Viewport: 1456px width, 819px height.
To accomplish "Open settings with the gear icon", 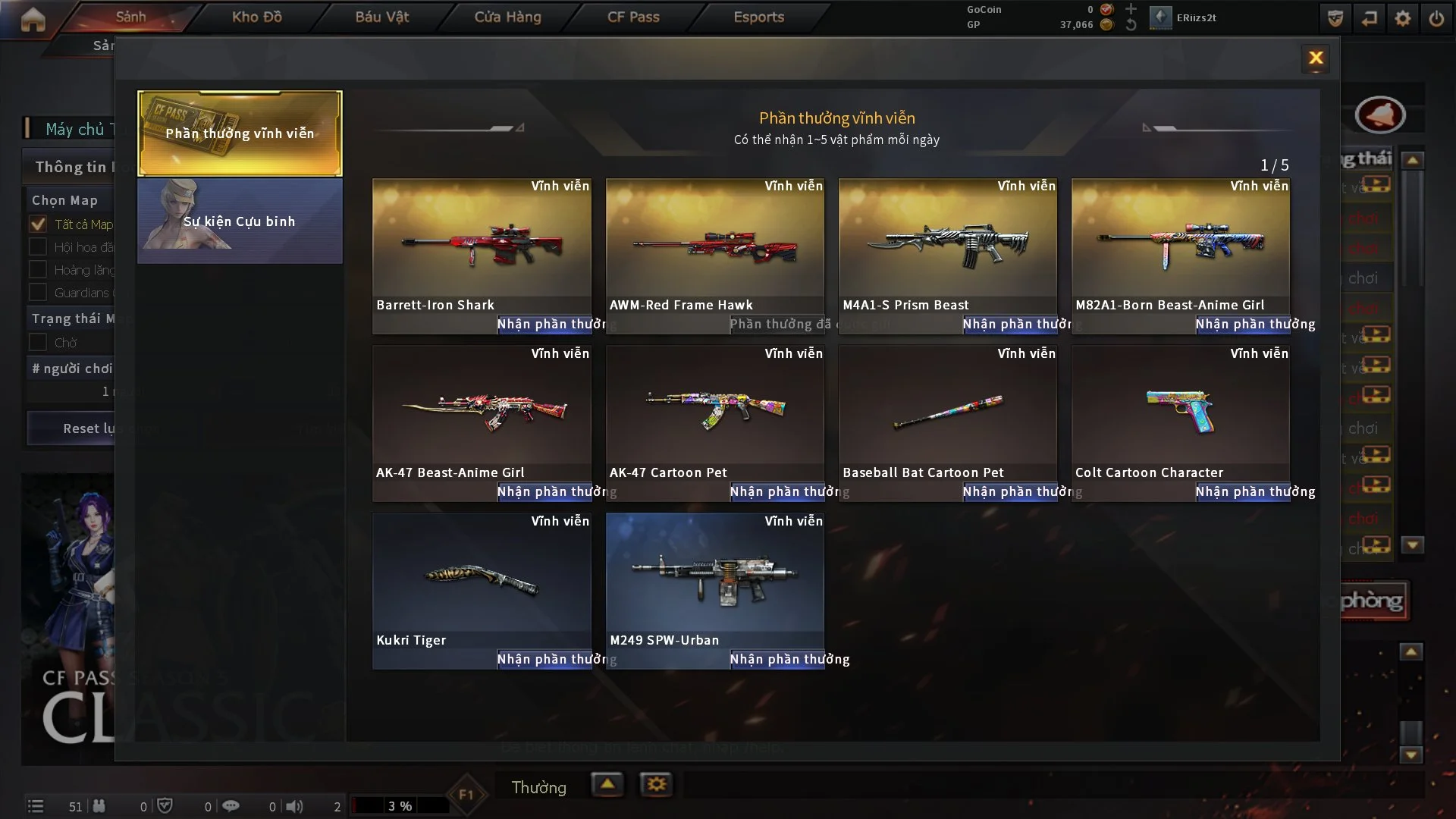I will (1403, 18).
